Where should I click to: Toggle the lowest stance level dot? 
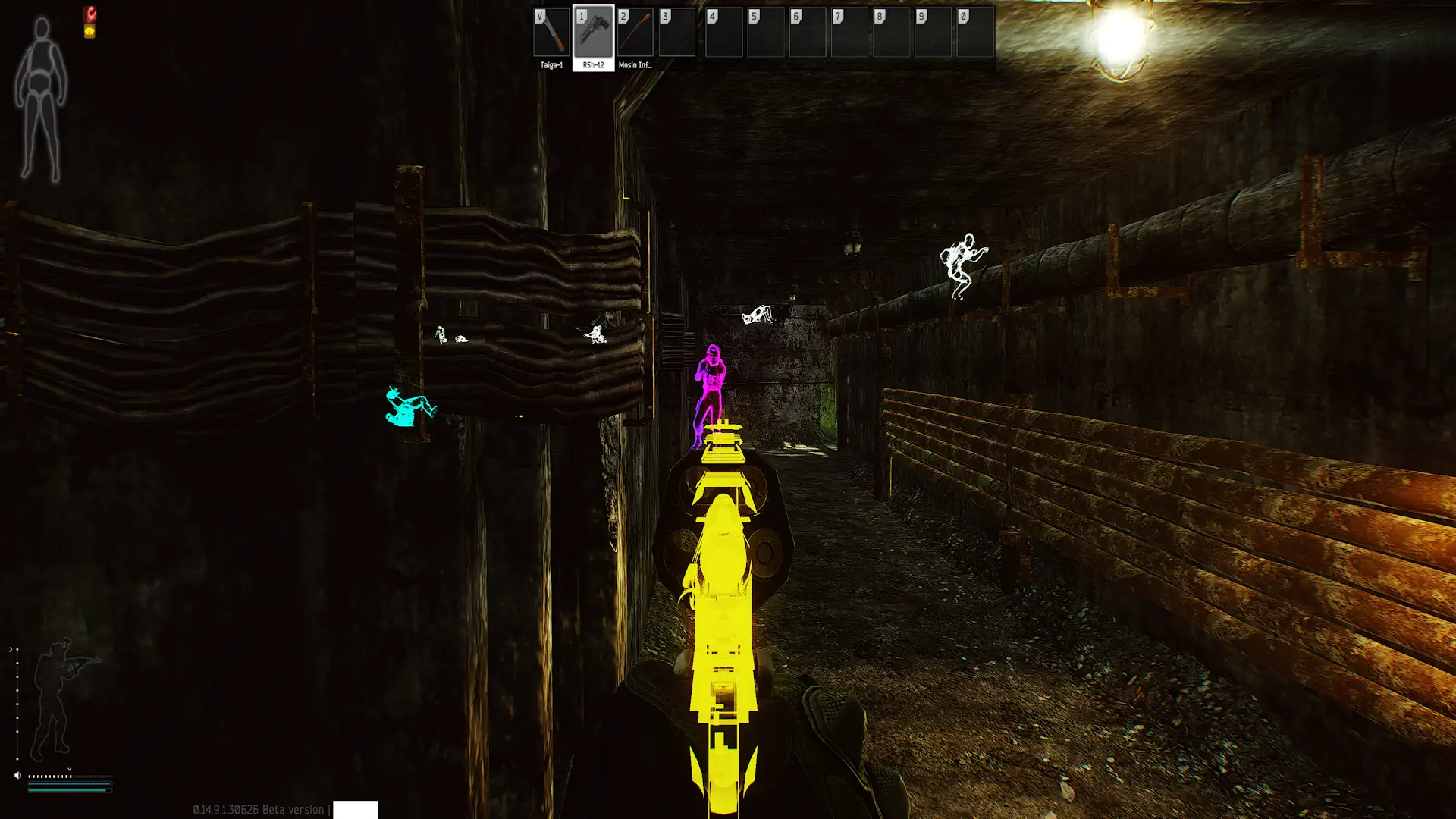[x=17, y=758]
